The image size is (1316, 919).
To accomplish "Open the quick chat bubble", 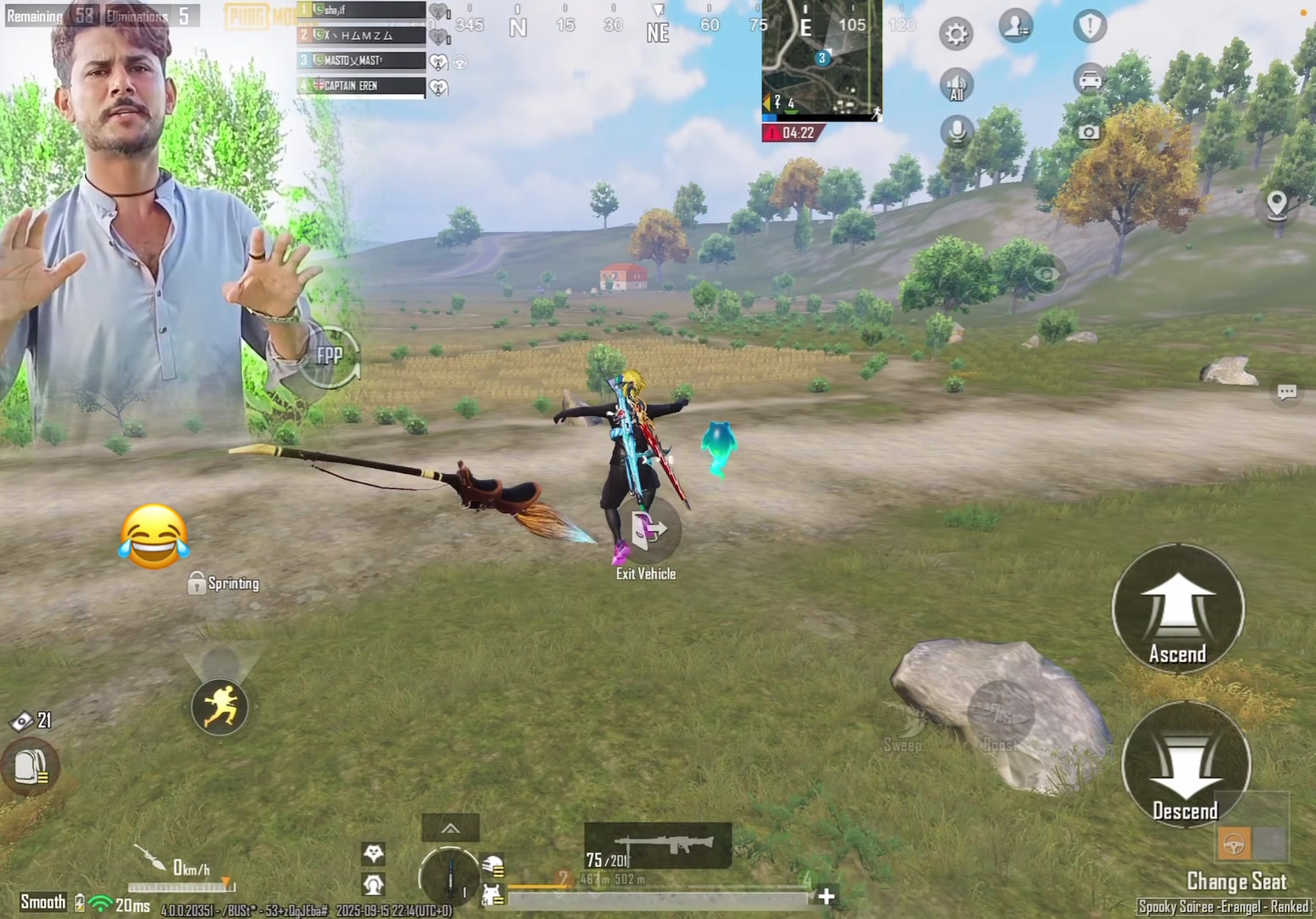I will (1286, 392).
